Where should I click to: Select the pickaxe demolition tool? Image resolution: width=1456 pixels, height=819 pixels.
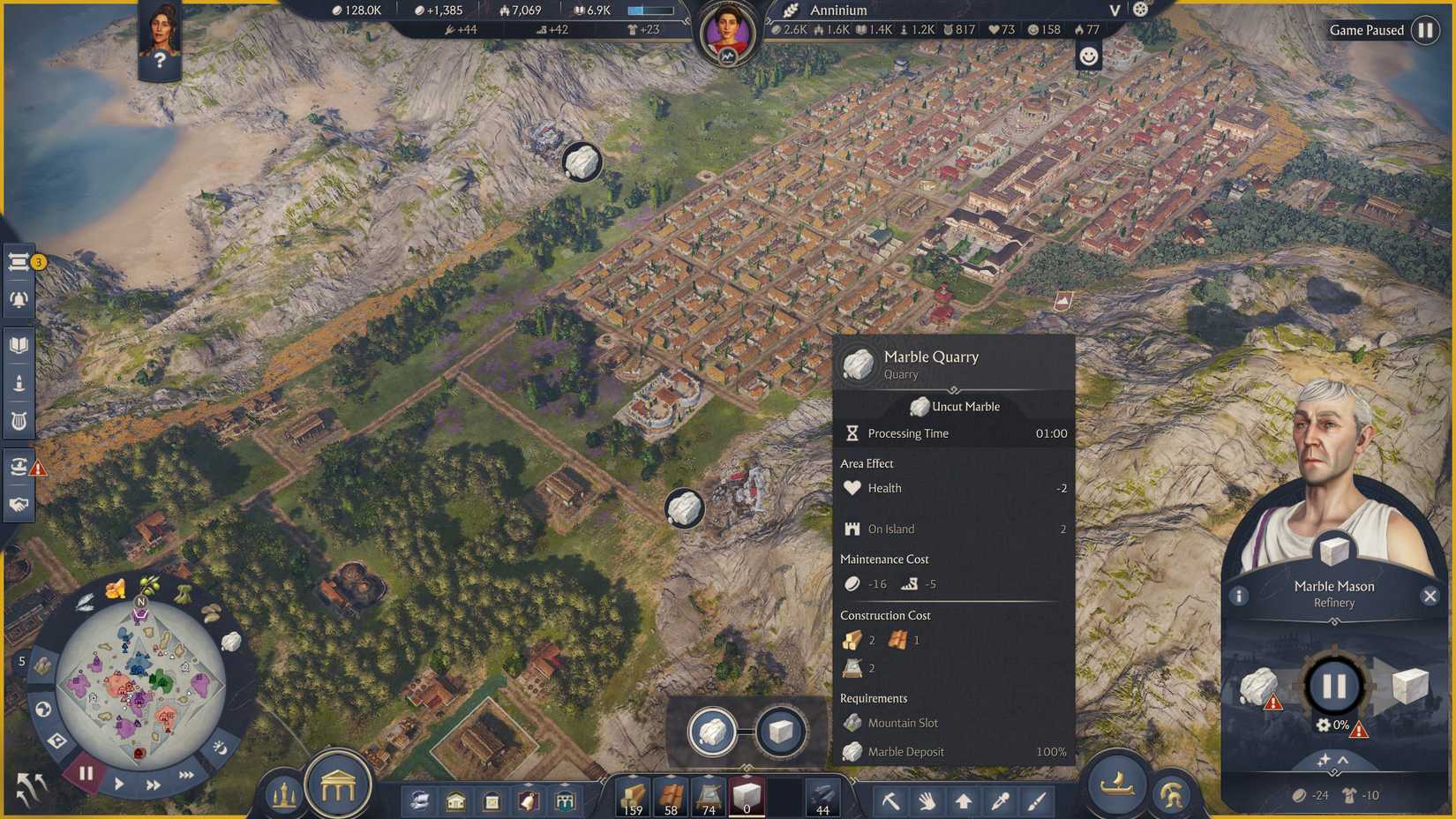[891, 801]
